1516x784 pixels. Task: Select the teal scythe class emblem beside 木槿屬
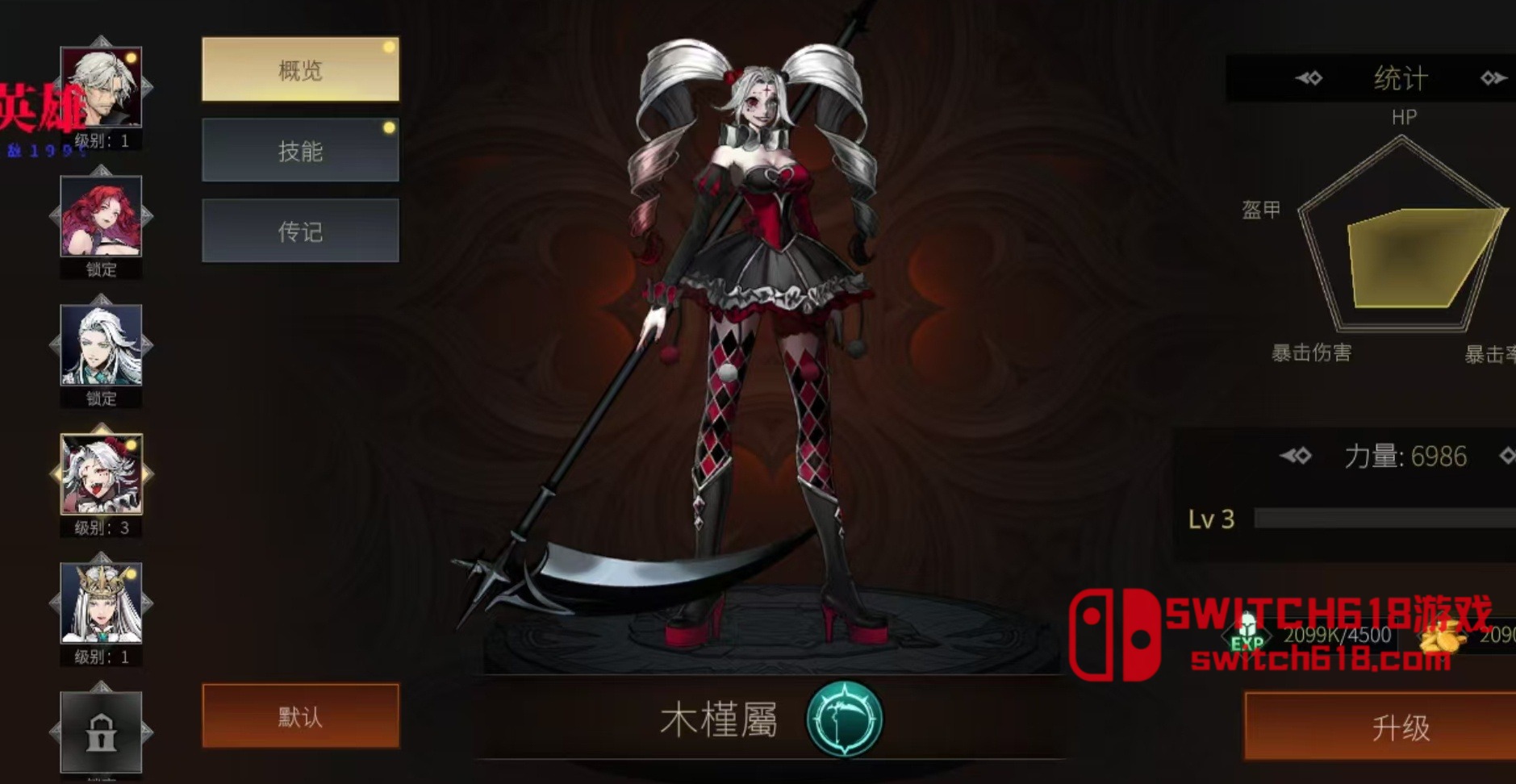coord(844,720)
